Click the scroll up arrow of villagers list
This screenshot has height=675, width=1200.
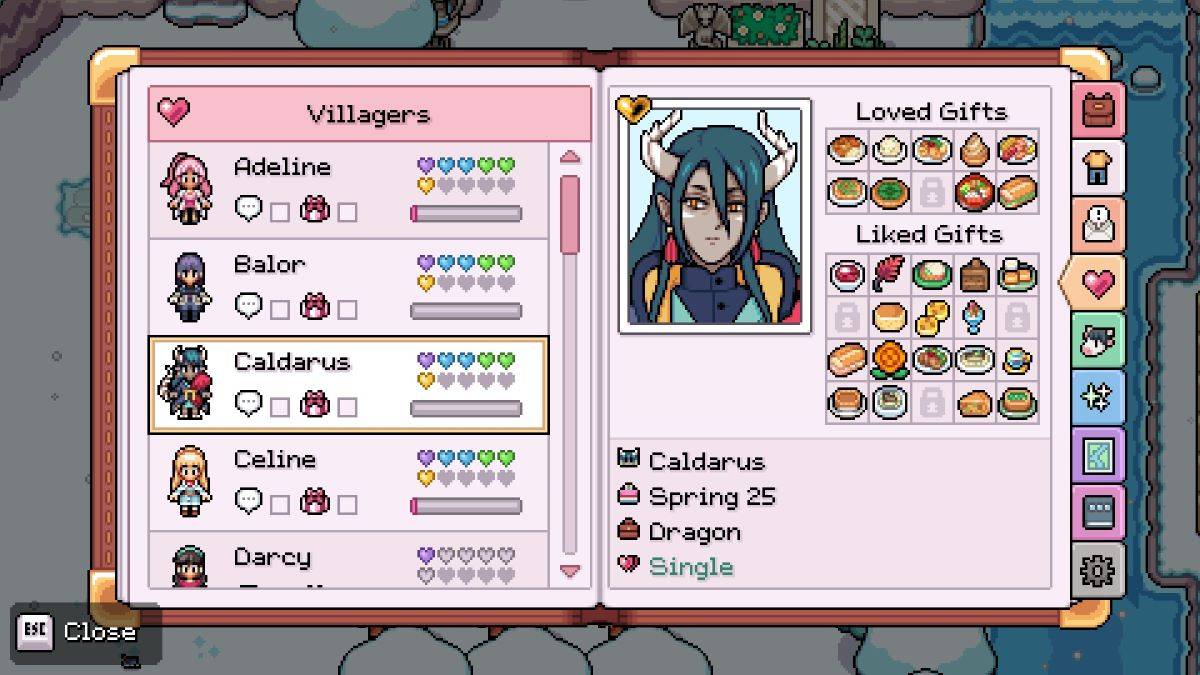pos(569,157)
